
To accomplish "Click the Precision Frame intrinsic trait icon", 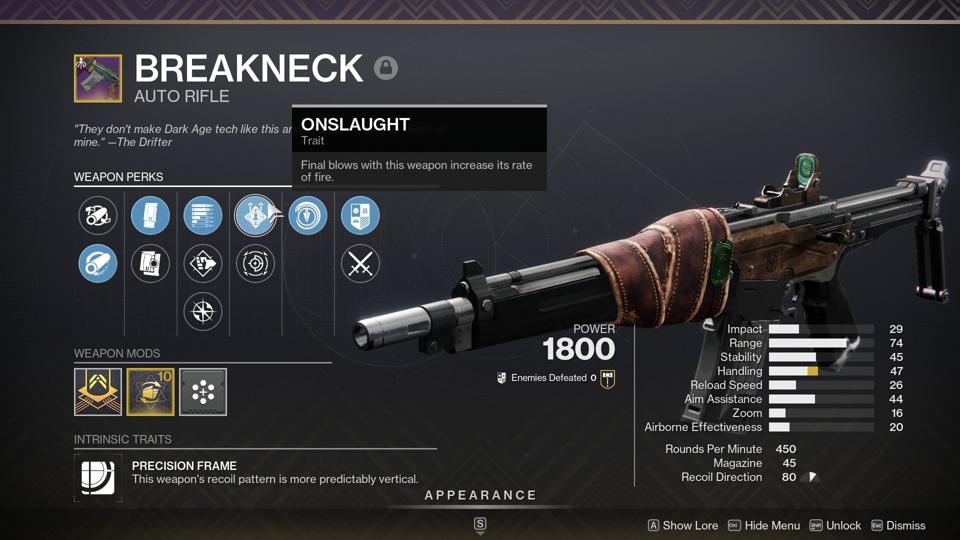I will coord(98,477).
